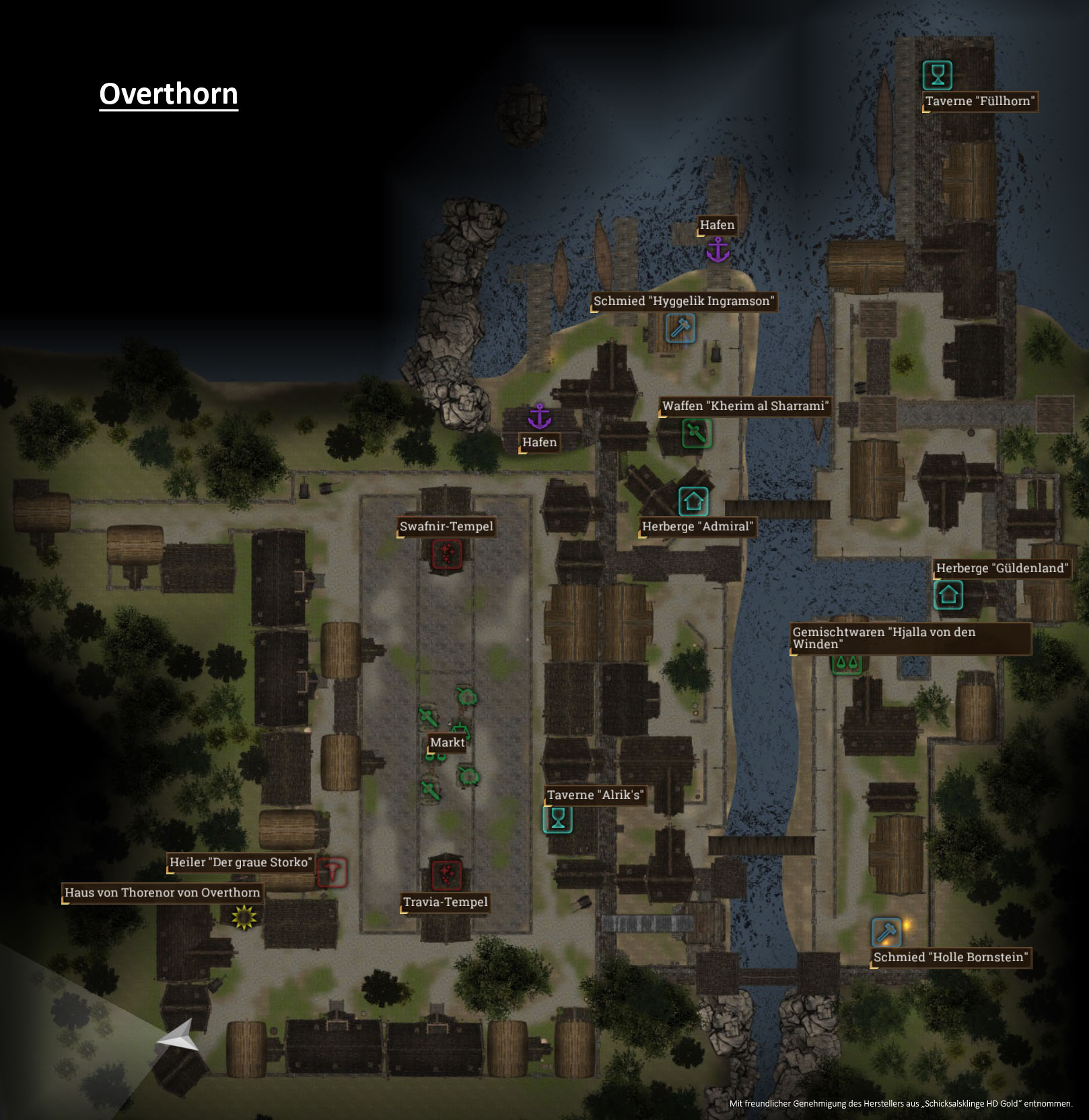This screenshot has height=1120, width=1089.
Task: Click the Hafen anchor marker by the pier
Action: pyautogui.click(x=717, y=250)
